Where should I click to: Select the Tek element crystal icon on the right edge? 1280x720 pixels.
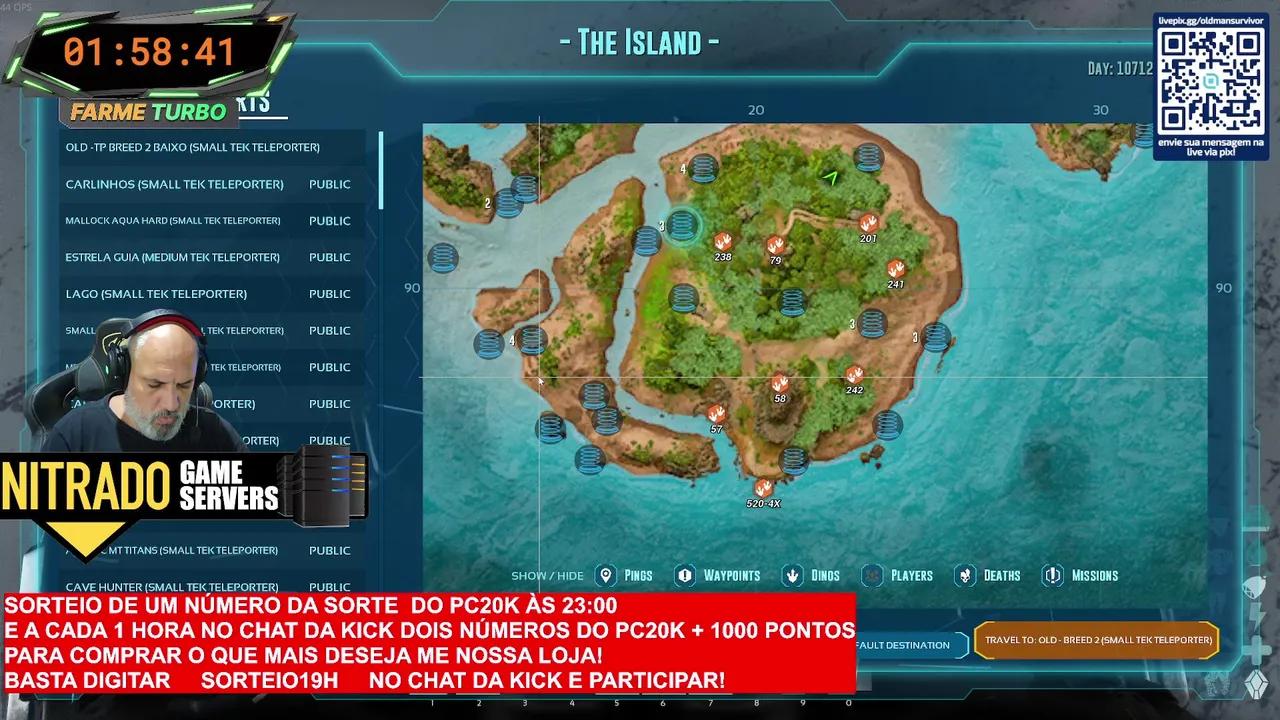point(1258,683)
